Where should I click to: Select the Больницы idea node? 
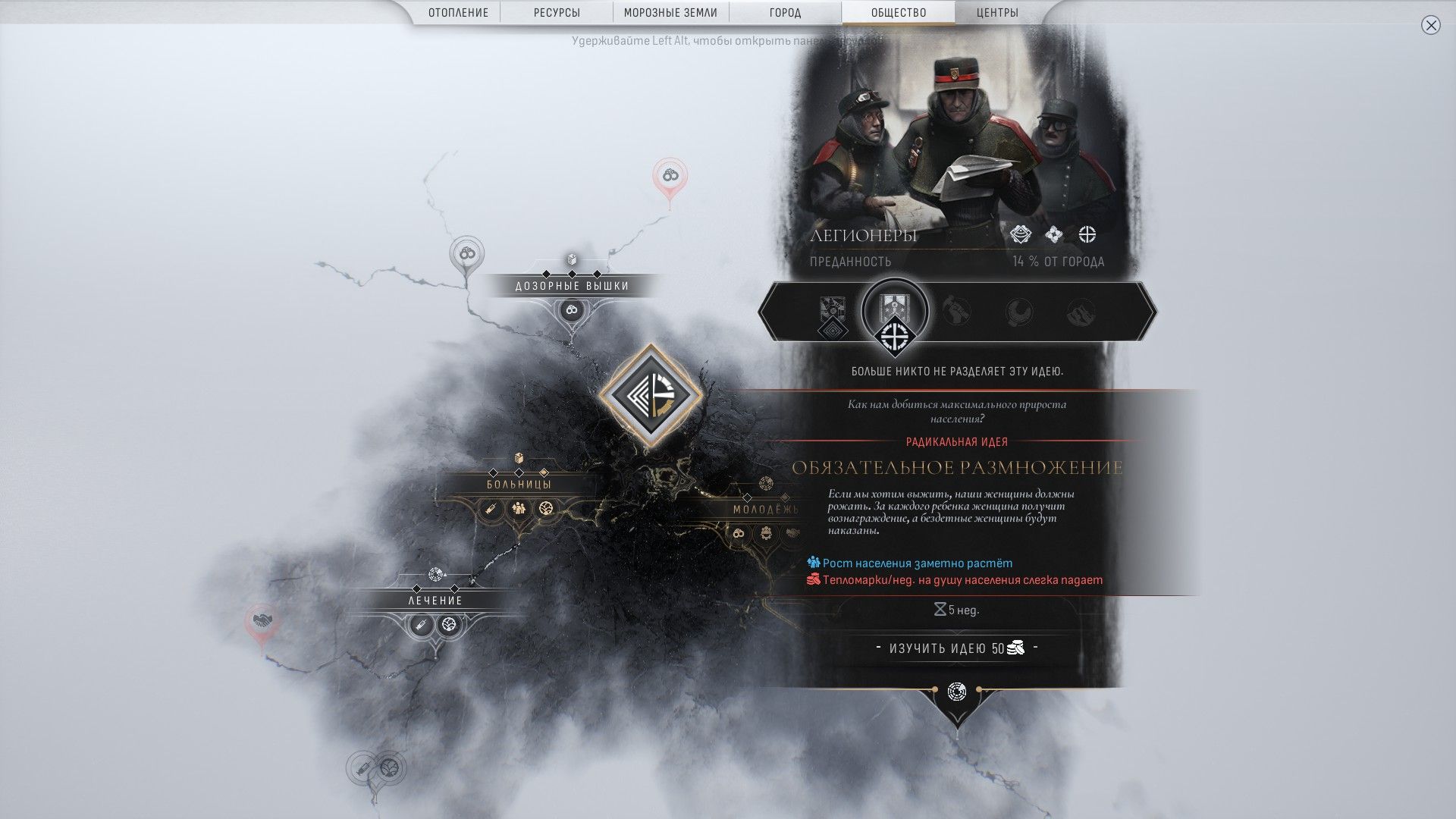click(519, 484)
